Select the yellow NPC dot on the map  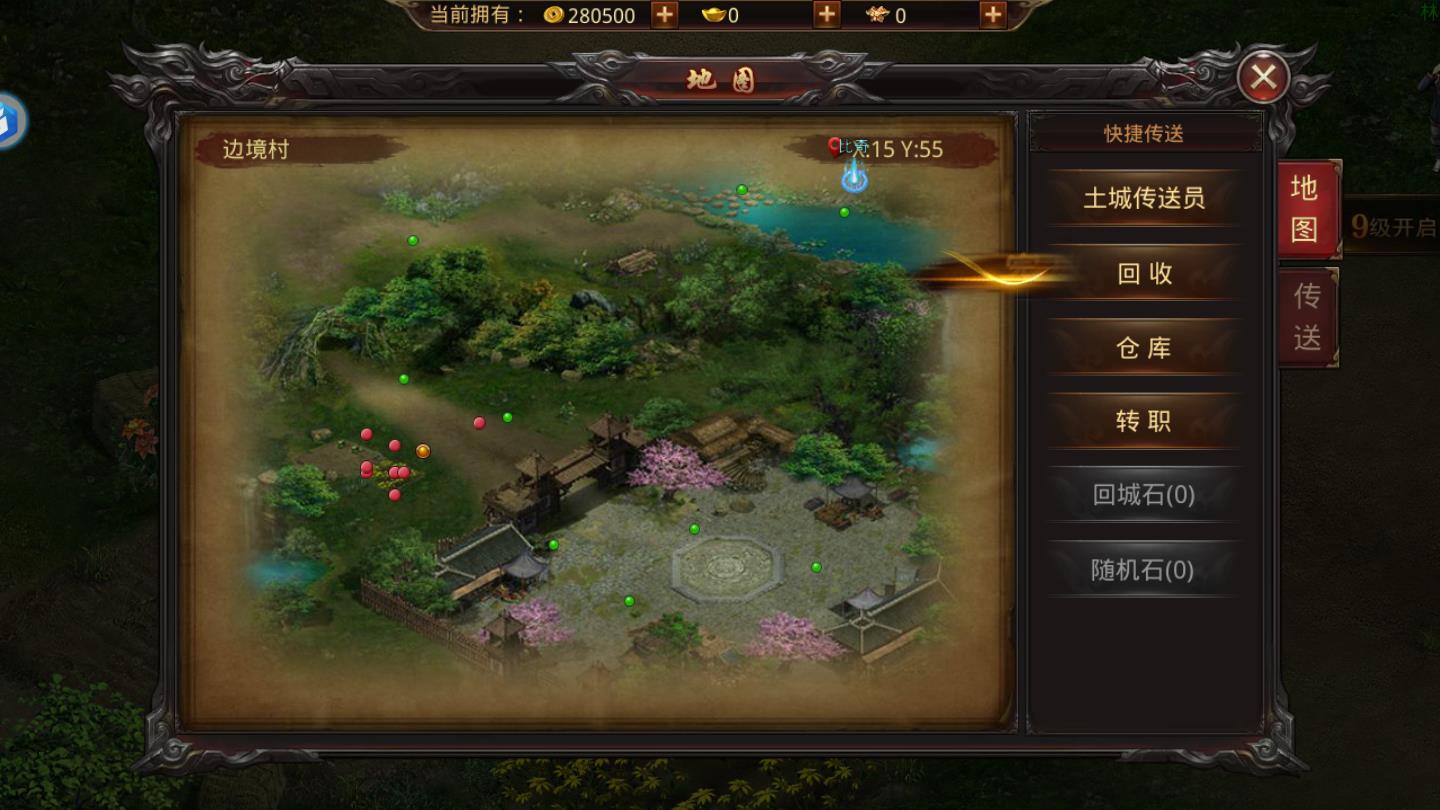pyautogui.click(x=423, y=451)
